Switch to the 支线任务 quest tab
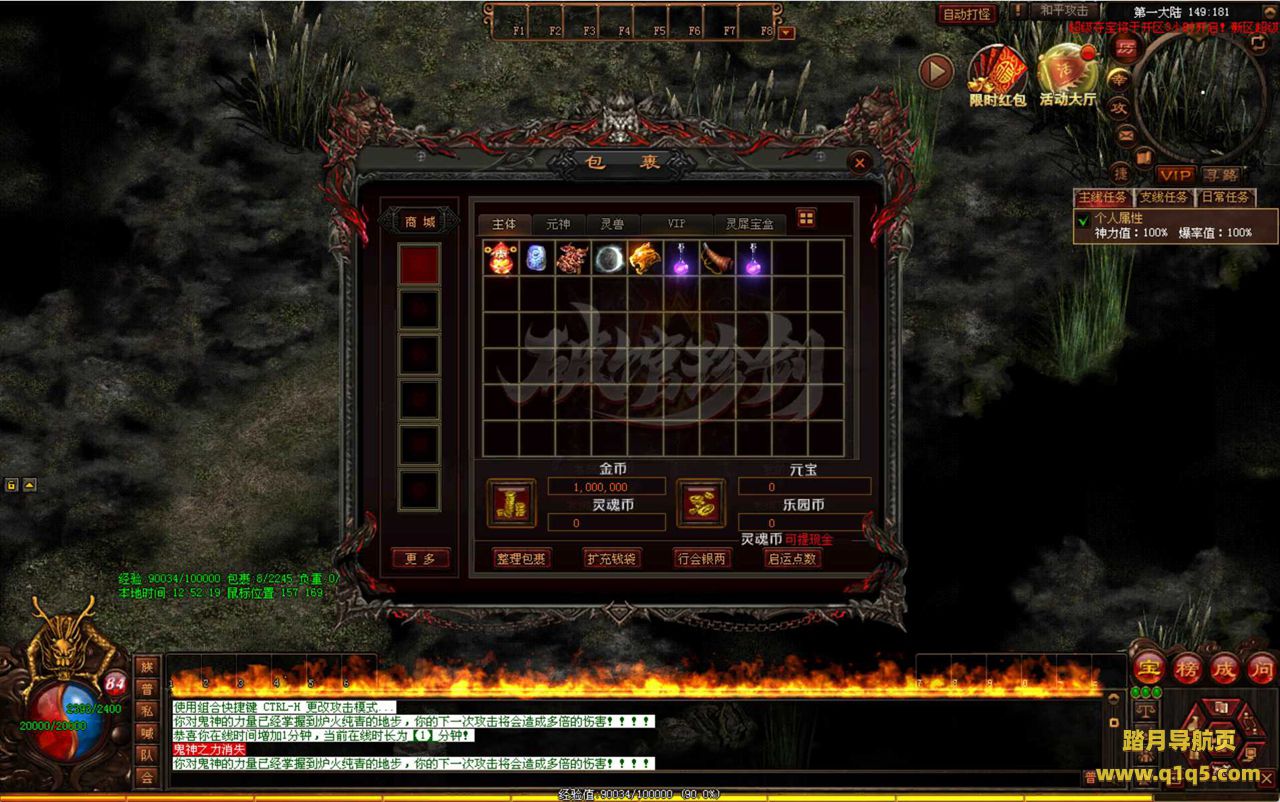Viewport: 1280px width, 802px height. coord(1164,197)
